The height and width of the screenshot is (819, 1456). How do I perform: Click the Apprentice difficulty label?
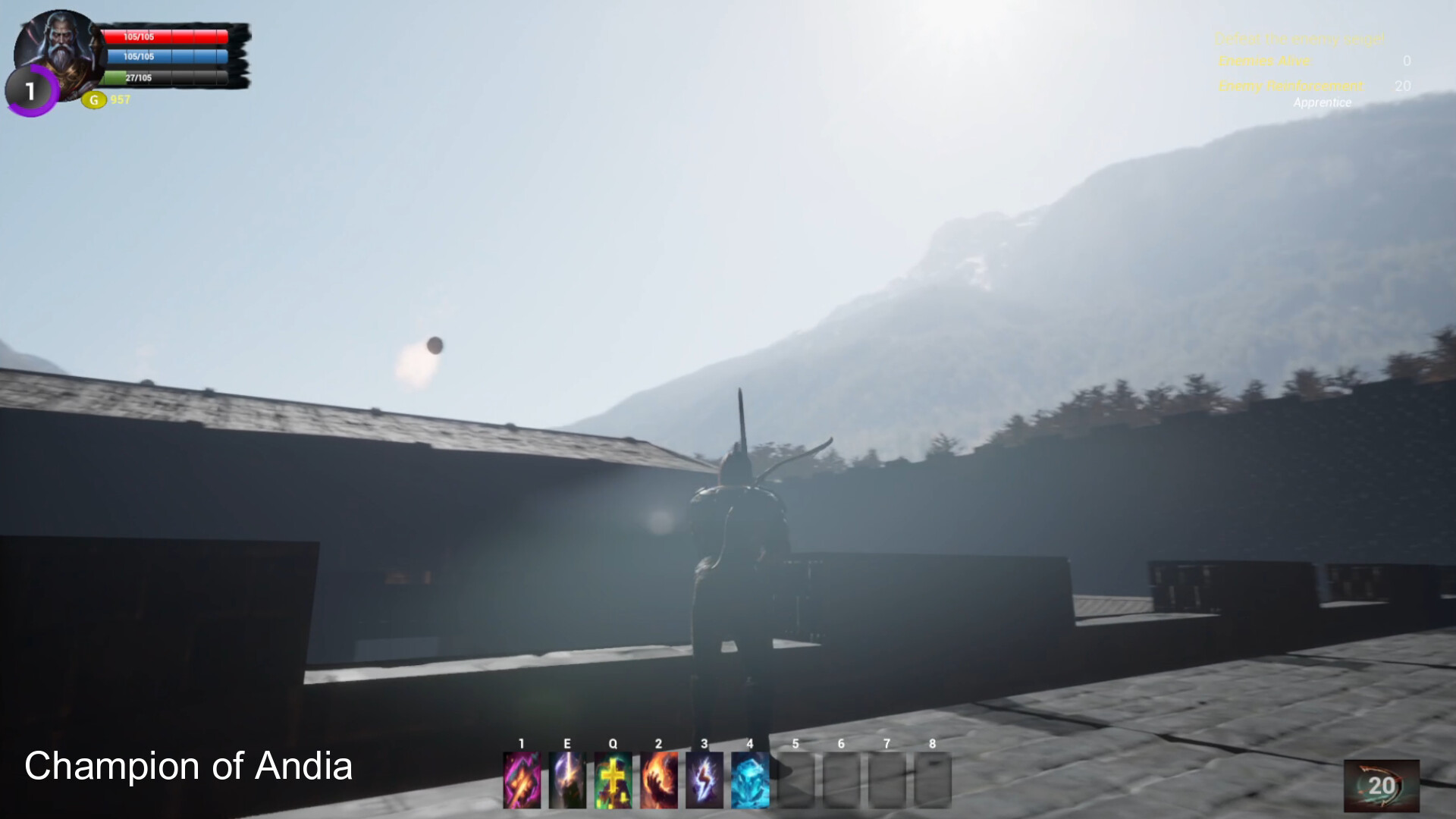[1323, 103]
